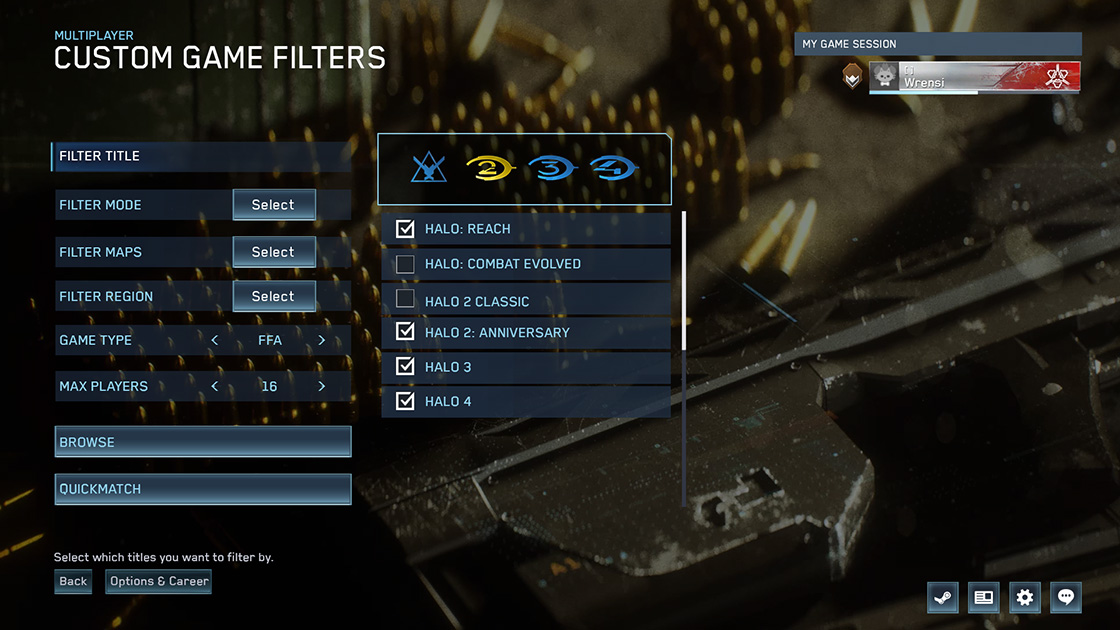The height and width of the screenshot is (630, 1120).
Task: Browse custom games
Action: 203,442
